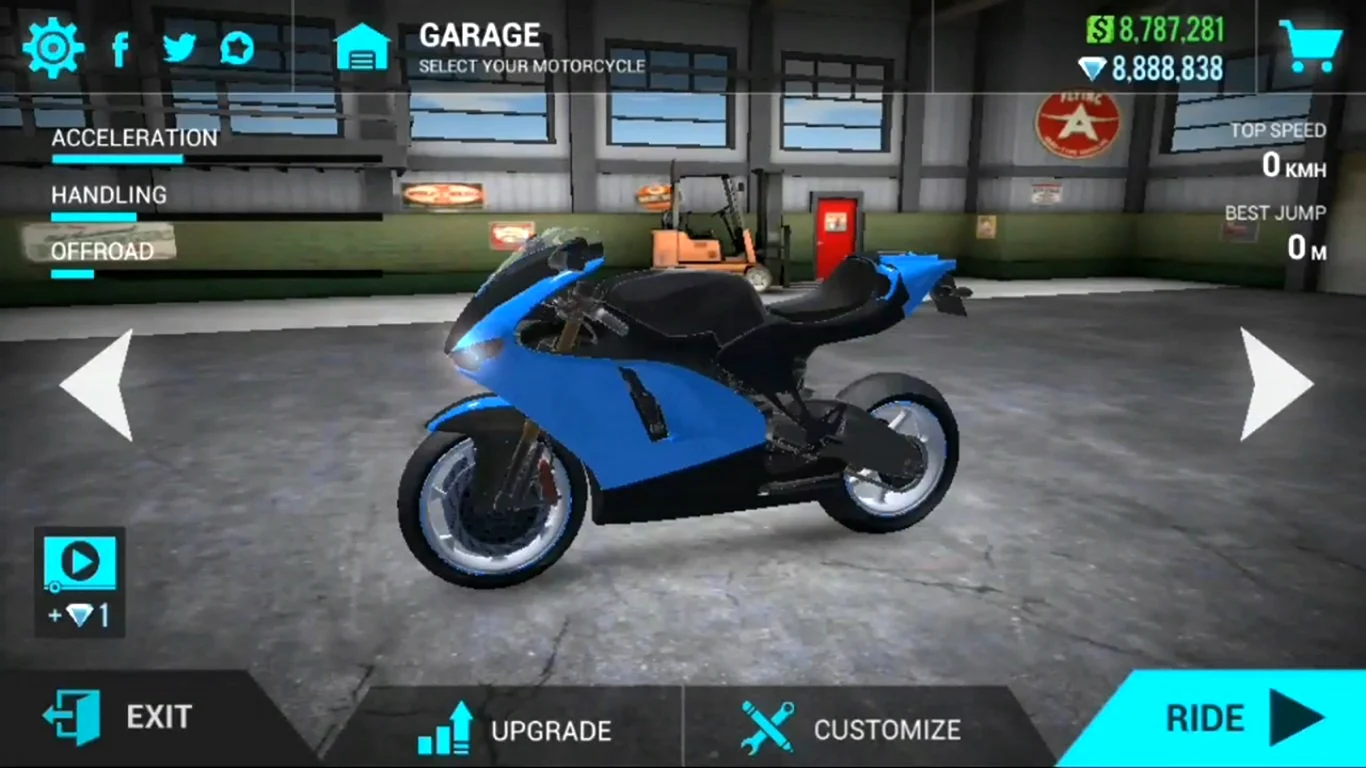Open the Twitter link
1366x768 pixels.
(179, 47)
